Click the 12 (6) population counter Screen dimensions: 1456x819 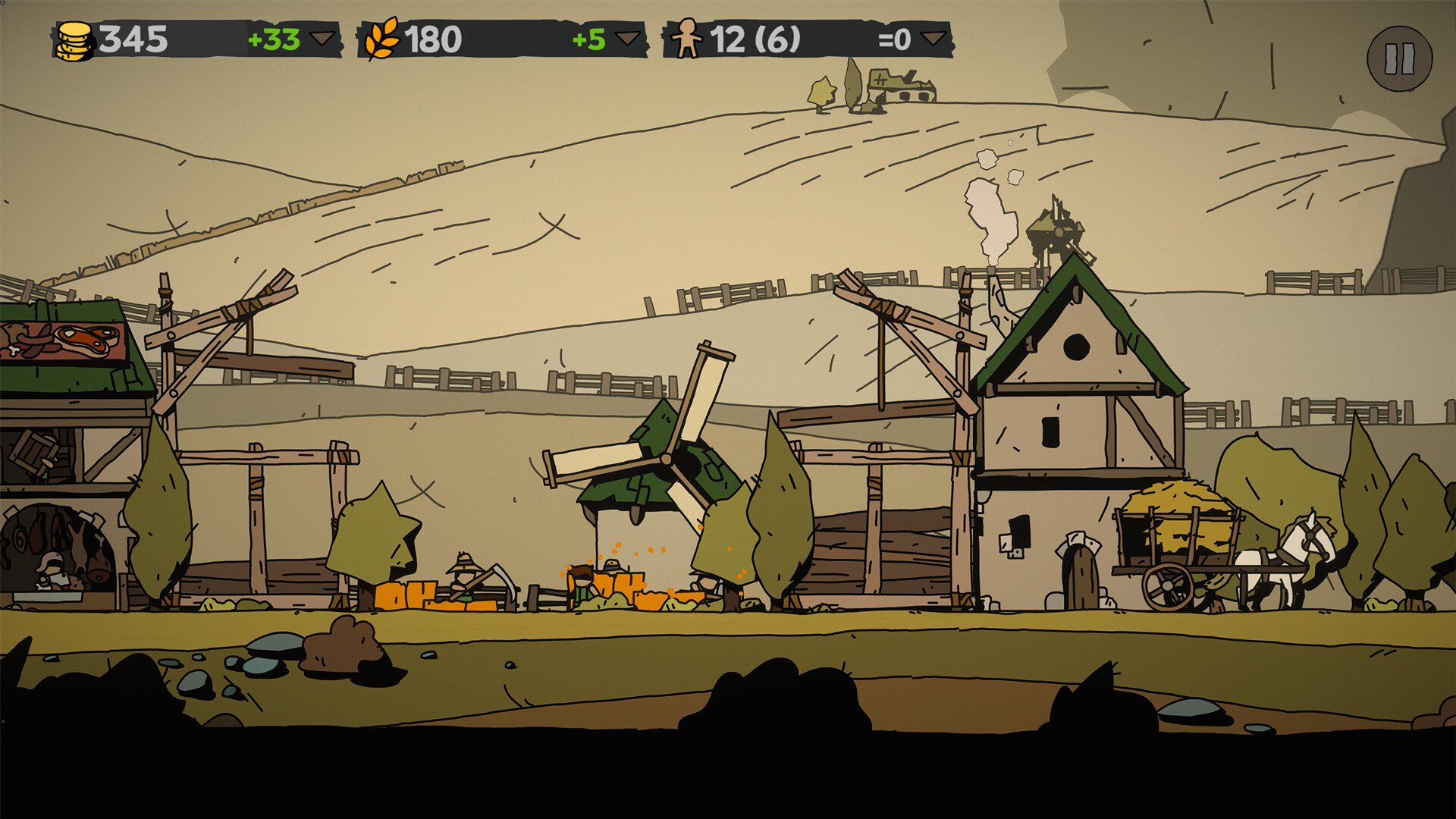pos(755,36)
